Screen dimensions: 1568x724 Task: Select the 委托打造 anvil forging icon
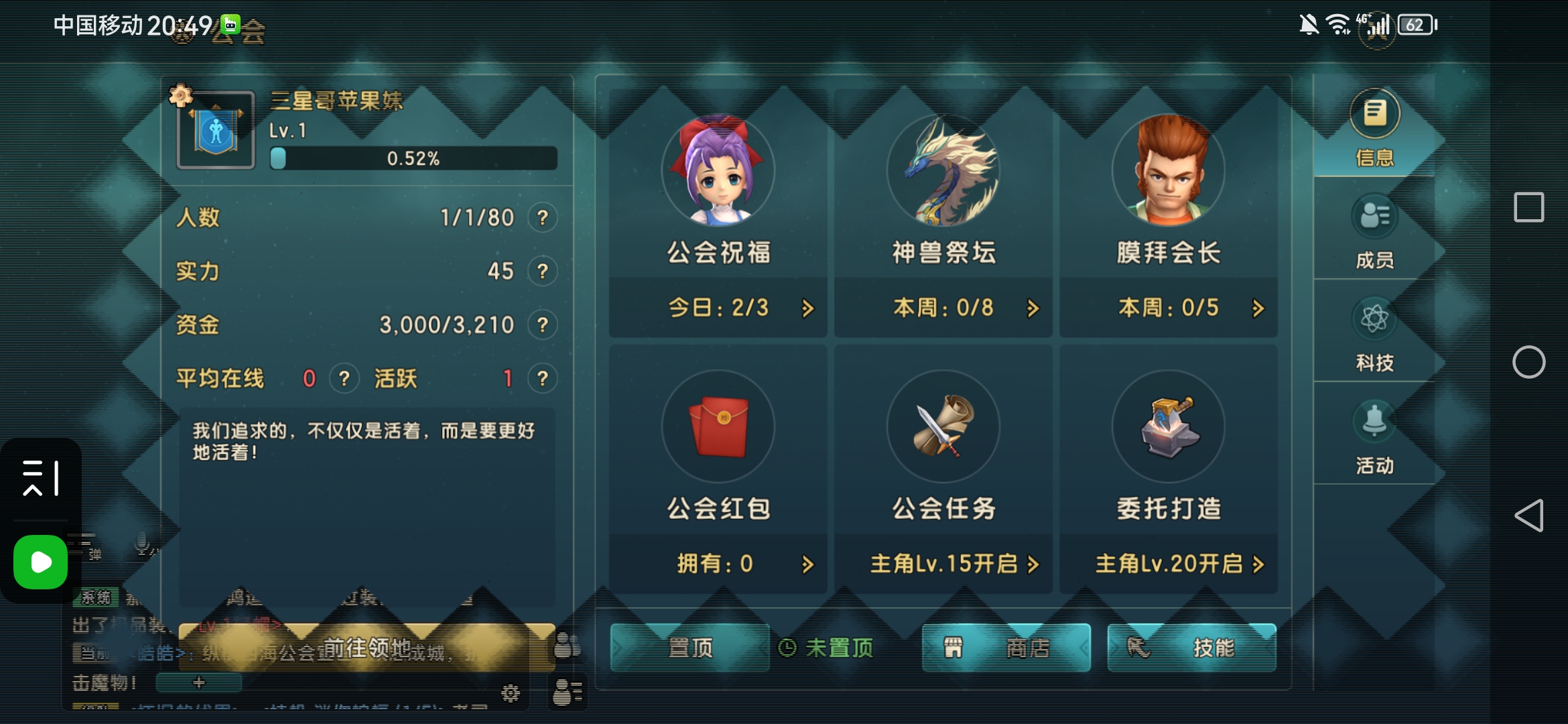[1169, 427]
